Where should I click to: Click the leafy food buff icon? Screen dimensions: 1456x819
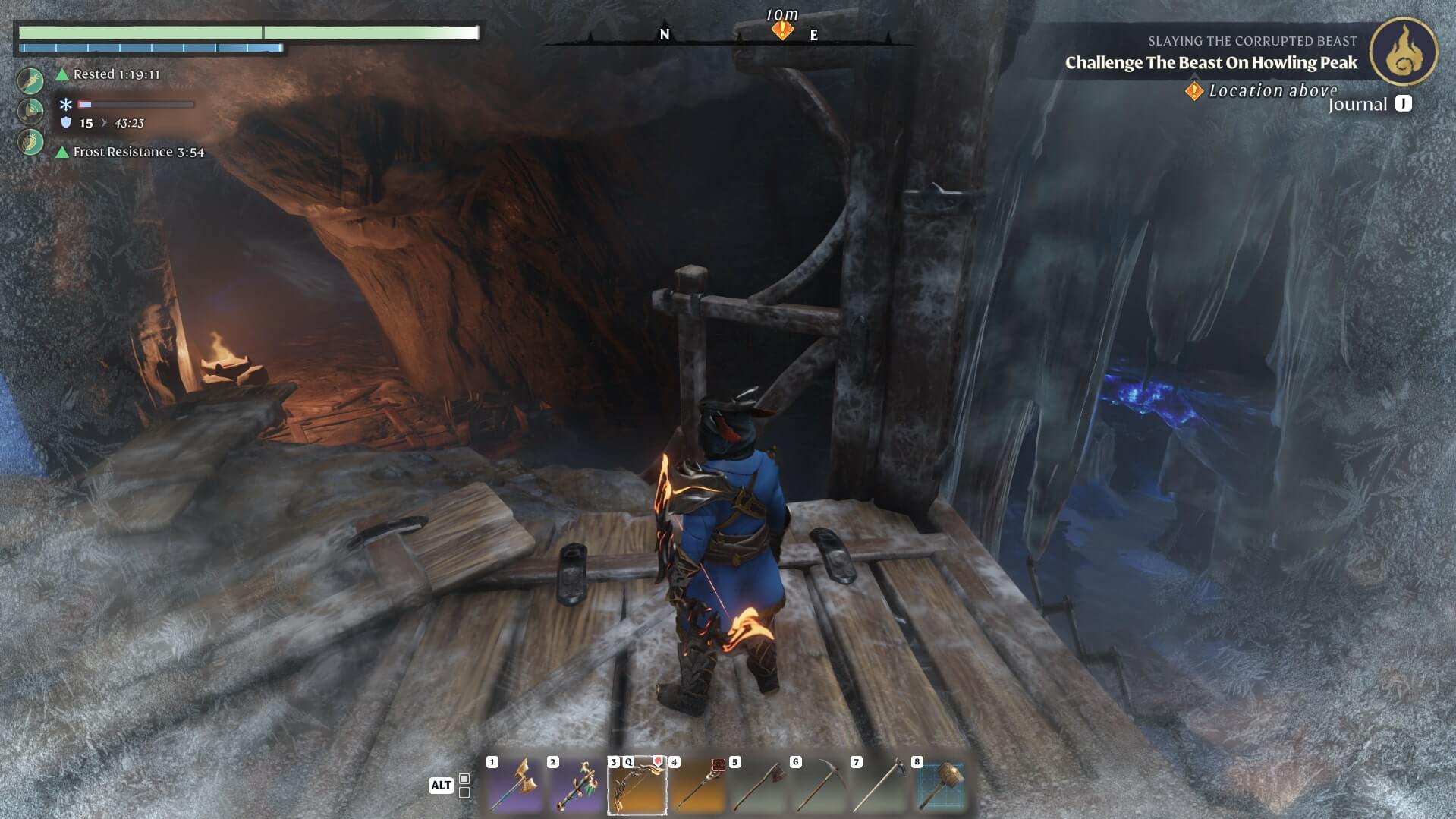click(31, 141)
